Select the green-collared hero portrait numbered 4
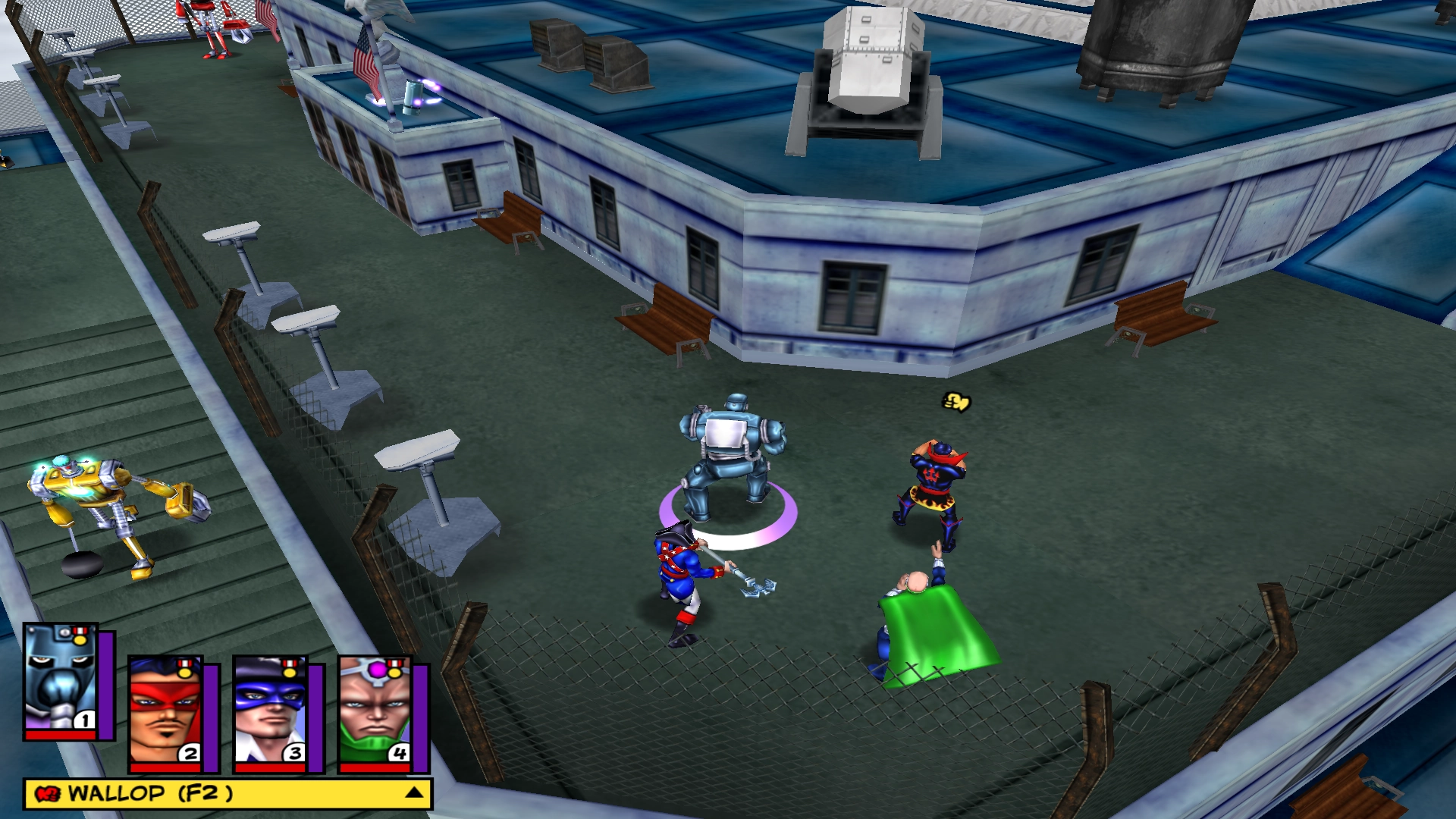 (375, 711)
